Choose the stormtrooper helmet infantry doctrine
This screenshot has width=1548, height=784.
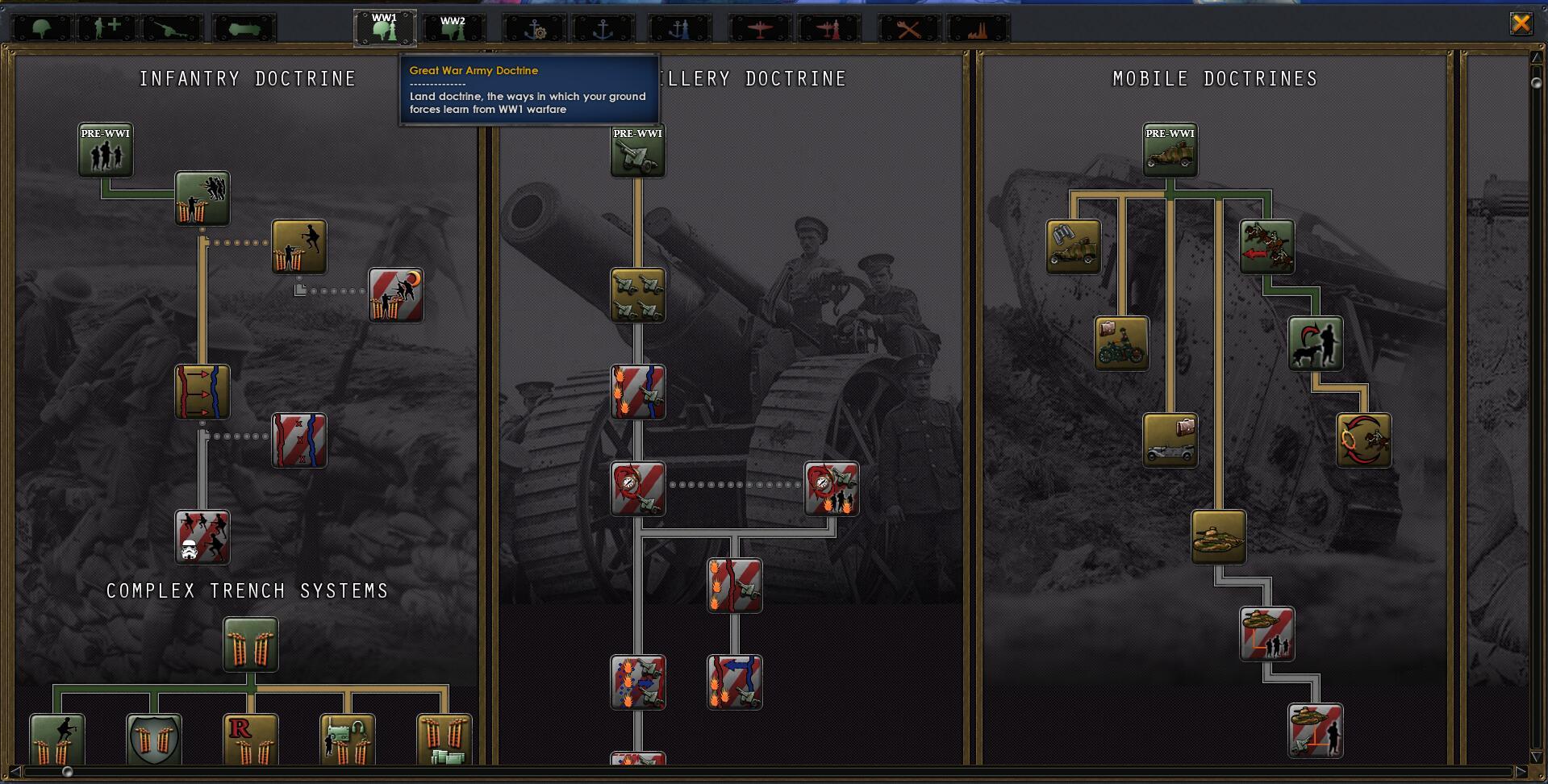pos(202,537)
